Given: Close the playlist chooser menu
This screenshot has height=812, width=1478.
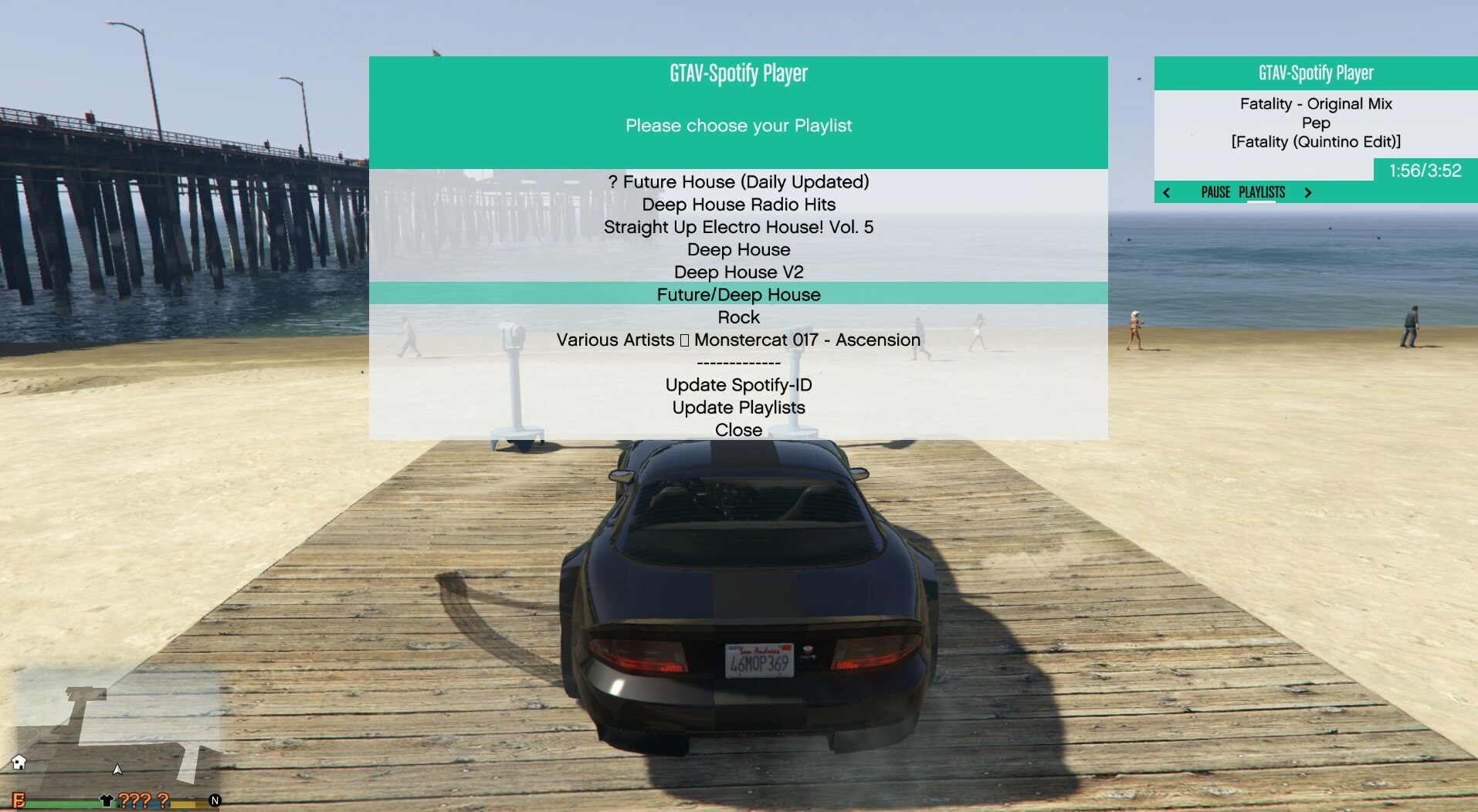Looking at the screenshot, I should [738, 430].
